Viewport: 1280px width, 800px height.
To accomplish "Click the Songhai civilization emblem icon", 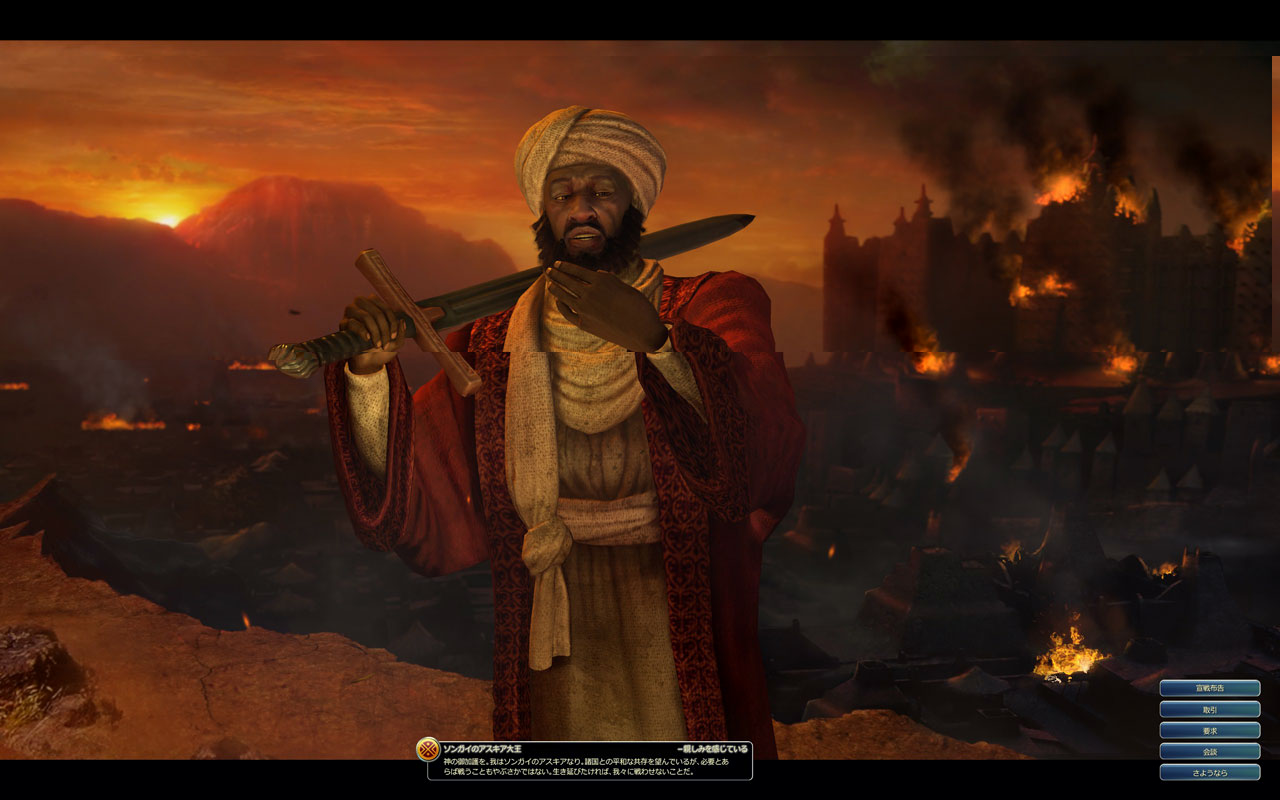I will (x=428, y=750).
